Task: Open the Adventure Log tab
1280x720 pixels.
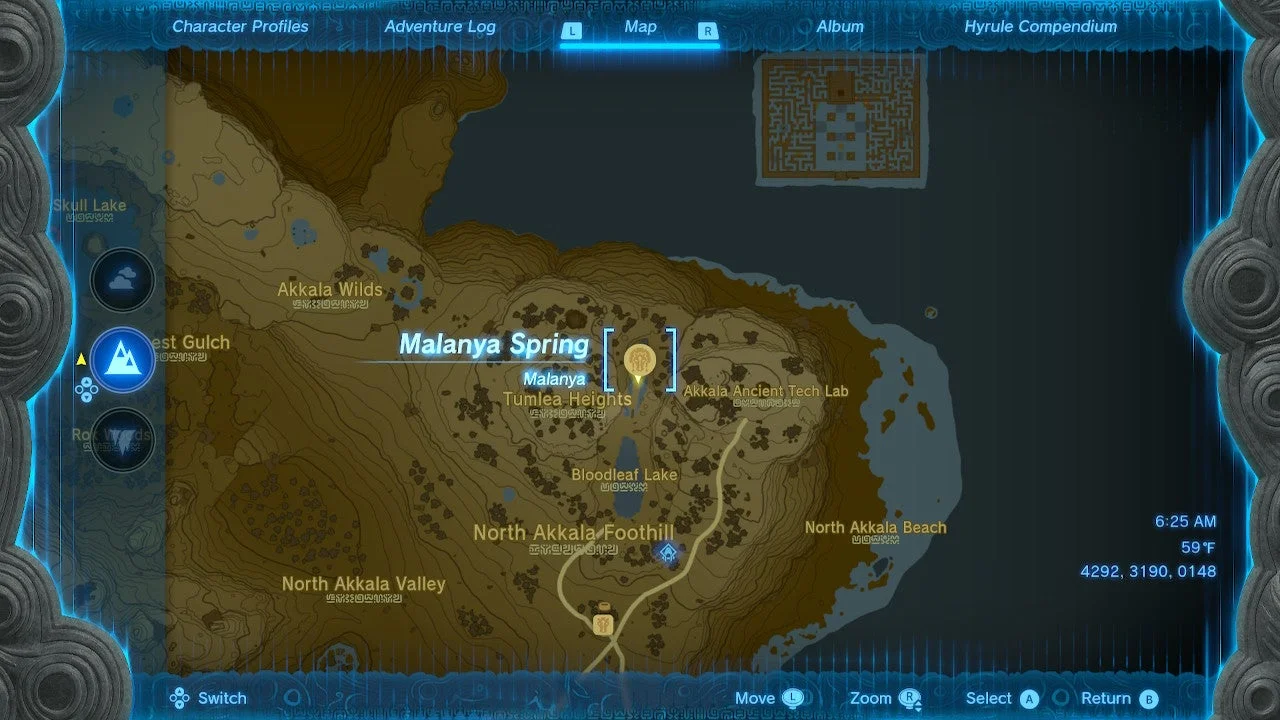Action: 440,27
